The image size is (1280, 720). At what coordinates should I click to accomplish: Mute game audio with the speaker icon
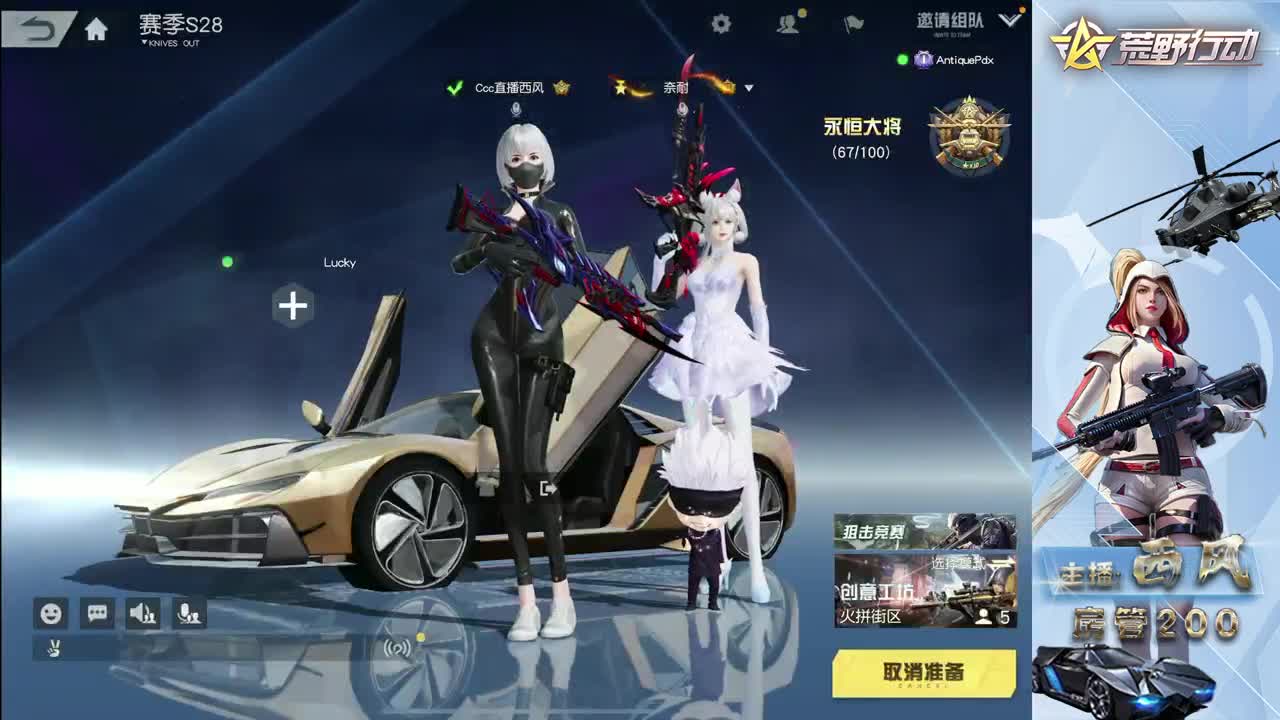tap(141, 613)
